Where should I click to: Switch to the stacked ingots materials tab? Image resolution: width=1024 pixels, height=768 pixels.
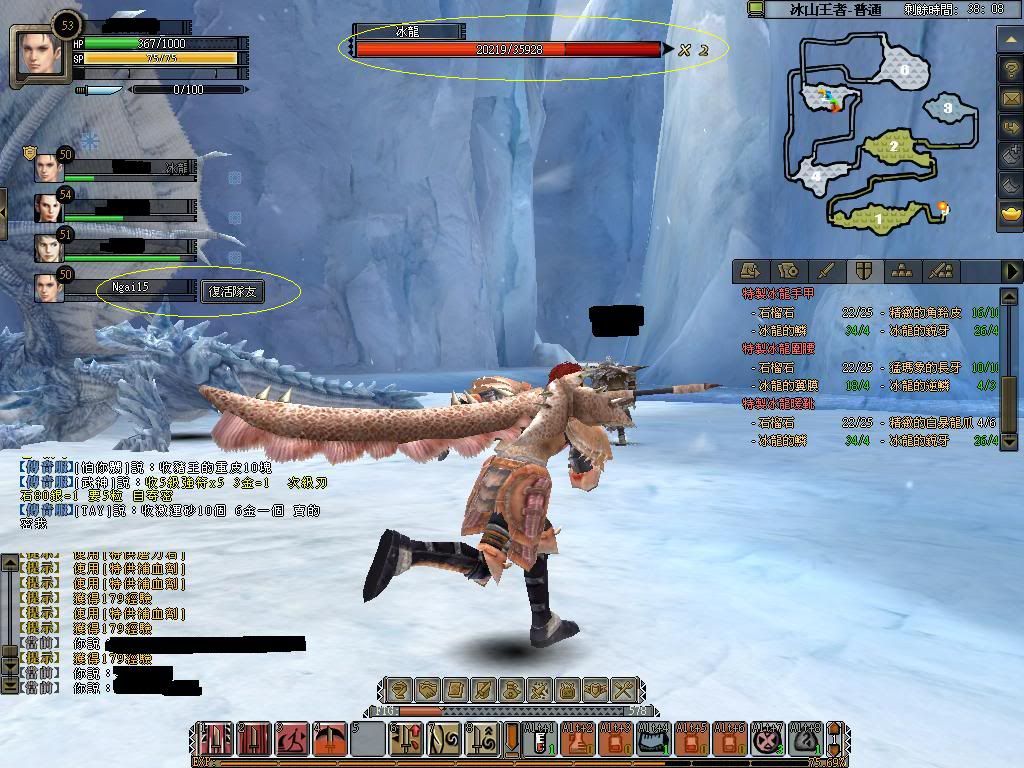902,270
